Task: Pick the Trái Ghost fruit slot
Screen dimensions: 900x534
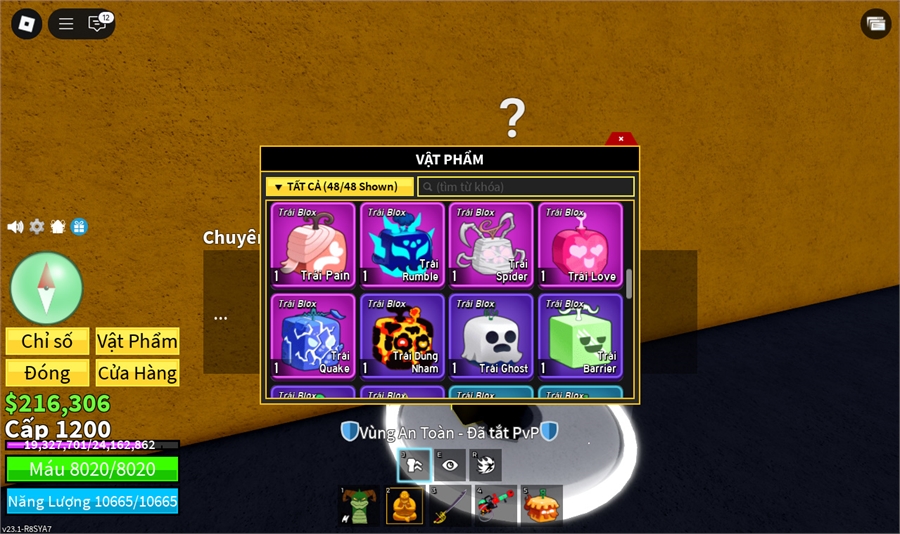Action: click(491, 336)
